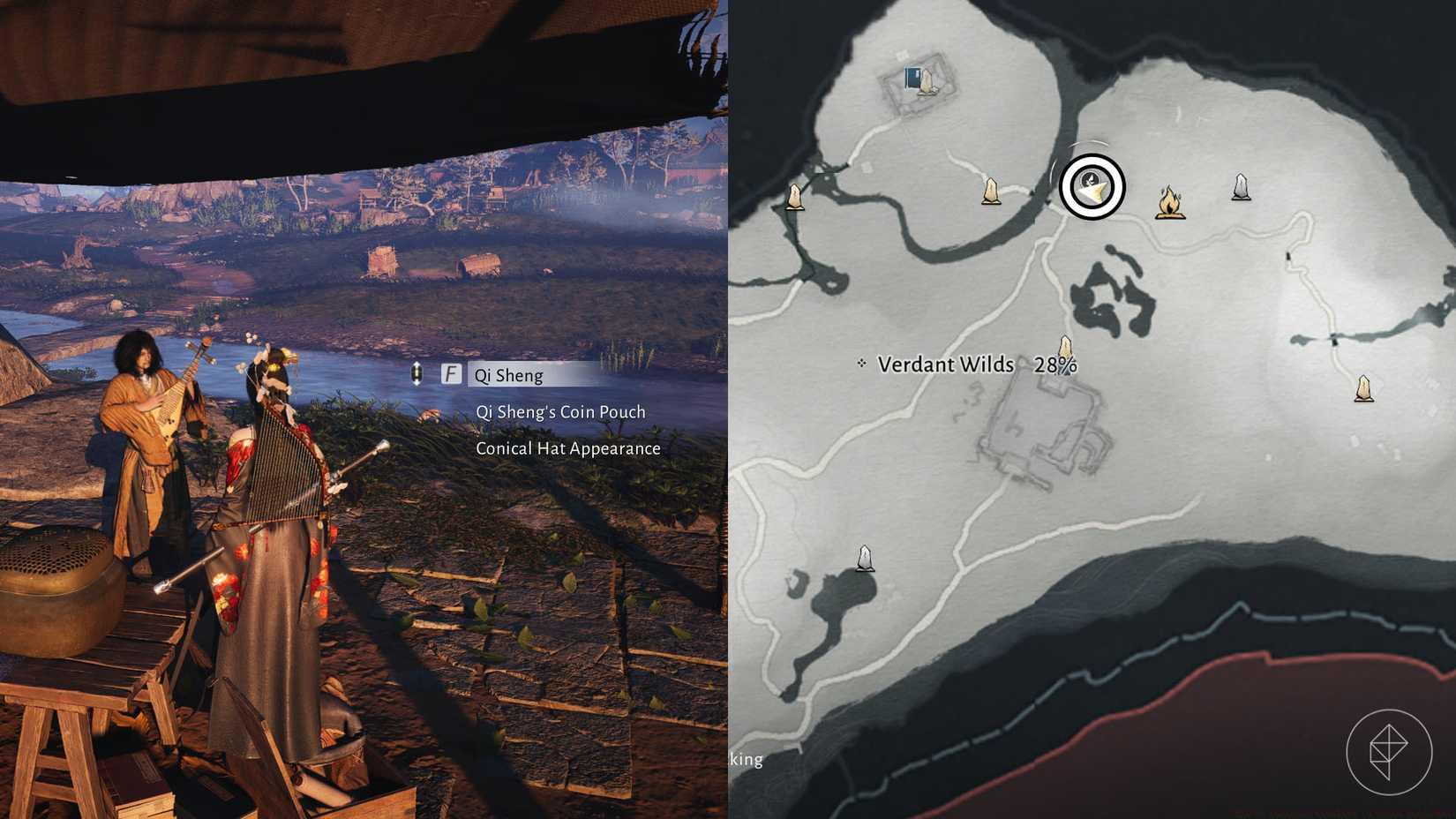Click the item icon beside the F prompt
Screen dimensions: 1456x819
[x=415, y=374]
